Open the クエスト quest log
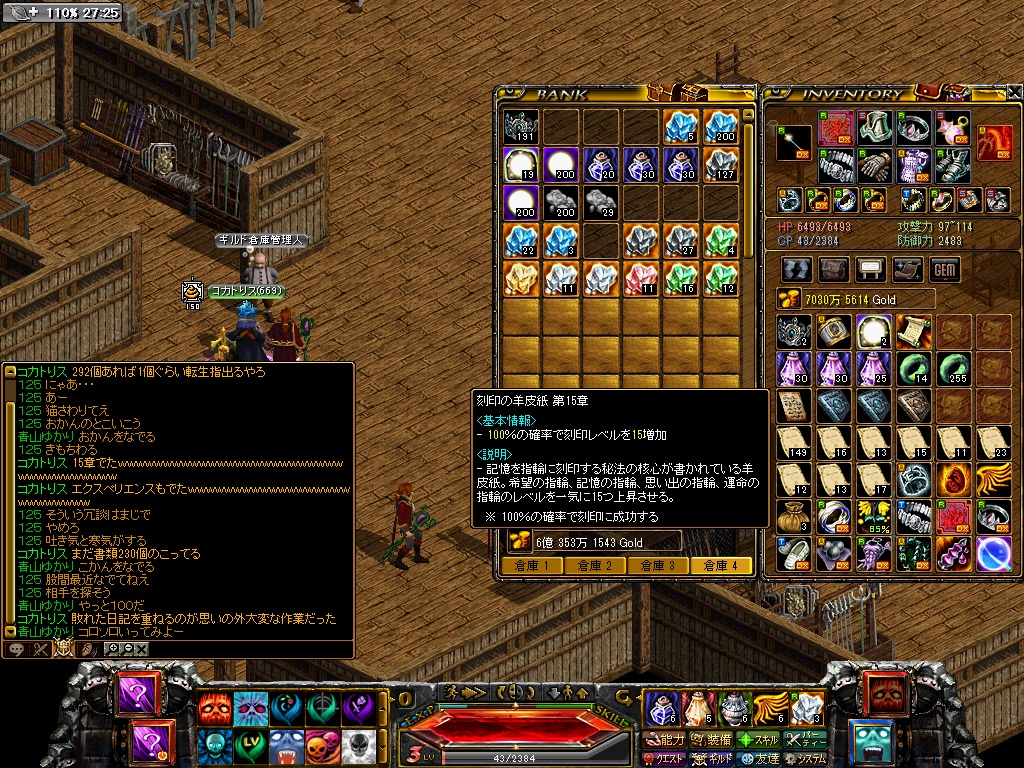Image resolution: width=1024 pixels, height=768 pixels. pos(663,759)
